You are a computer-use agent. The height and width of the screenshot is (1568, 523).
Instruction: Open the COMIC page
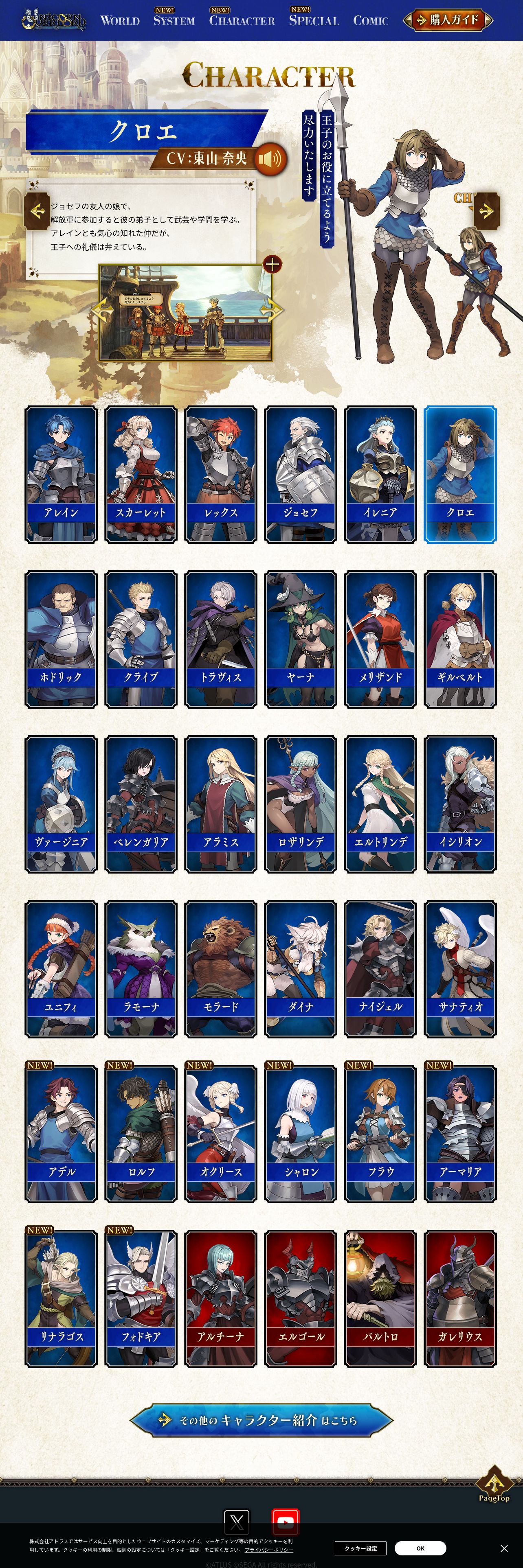(371, 21)
